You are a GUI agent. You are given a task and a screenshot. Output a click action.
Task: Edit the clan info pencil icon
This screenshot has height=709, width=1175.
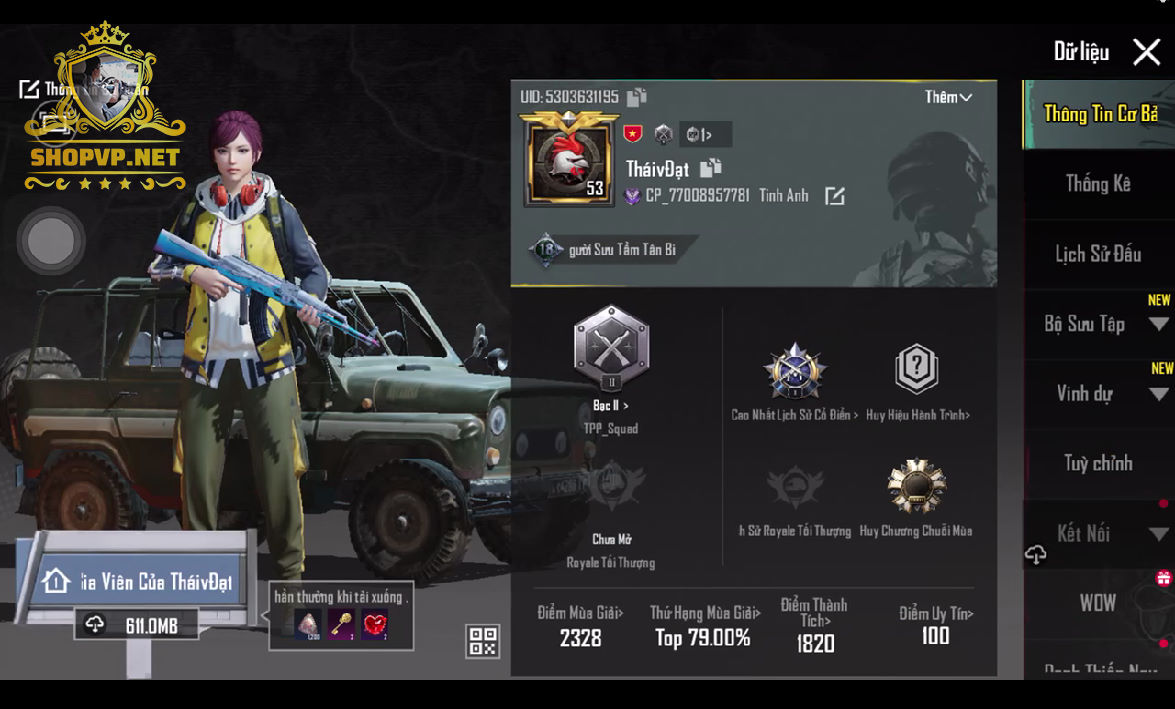[834, 196]
